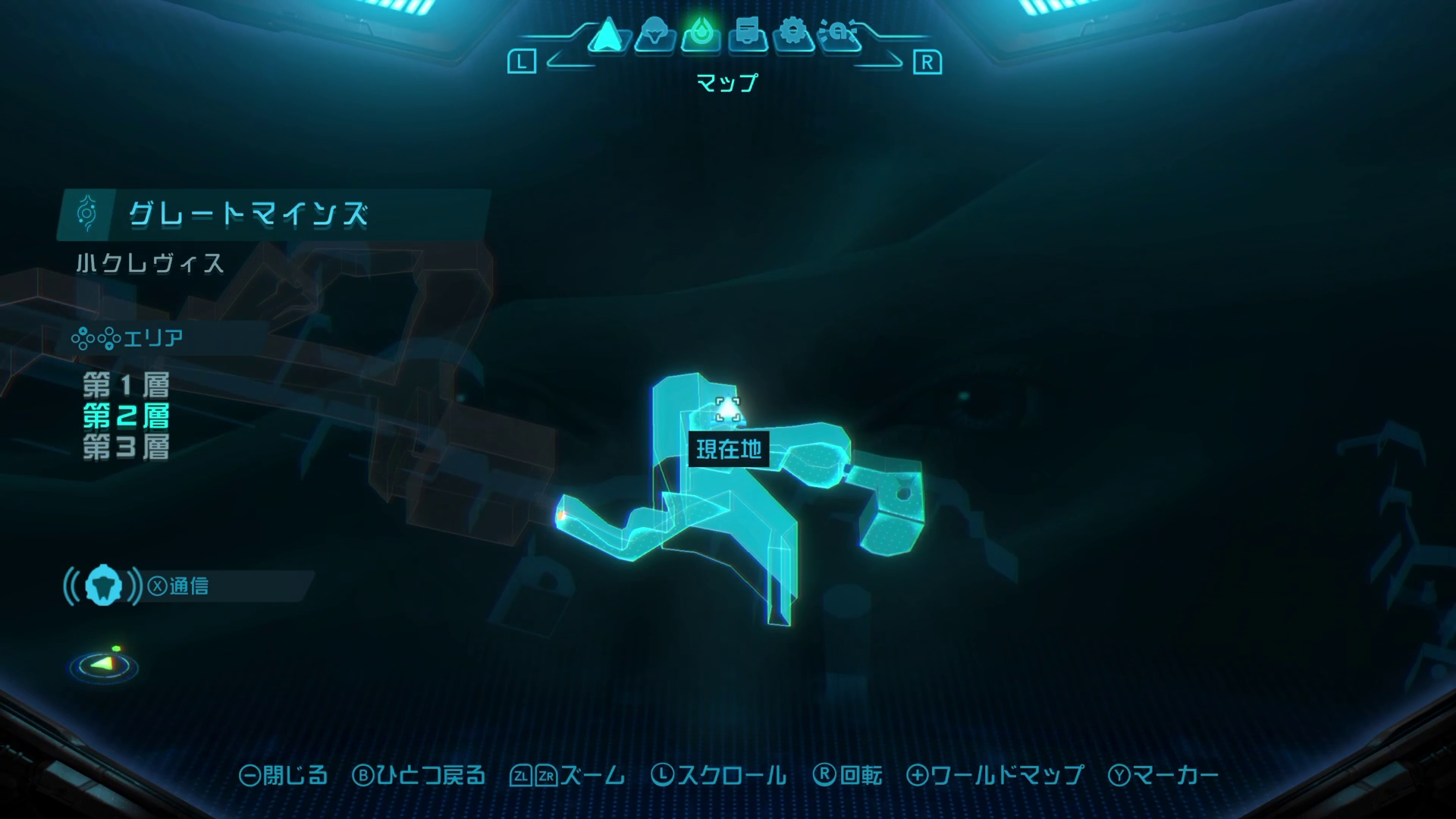The width and height of the screenshot is (1456, 819).
Task: Go back one step with ひとつ戻る
Action: click(419, 775)
